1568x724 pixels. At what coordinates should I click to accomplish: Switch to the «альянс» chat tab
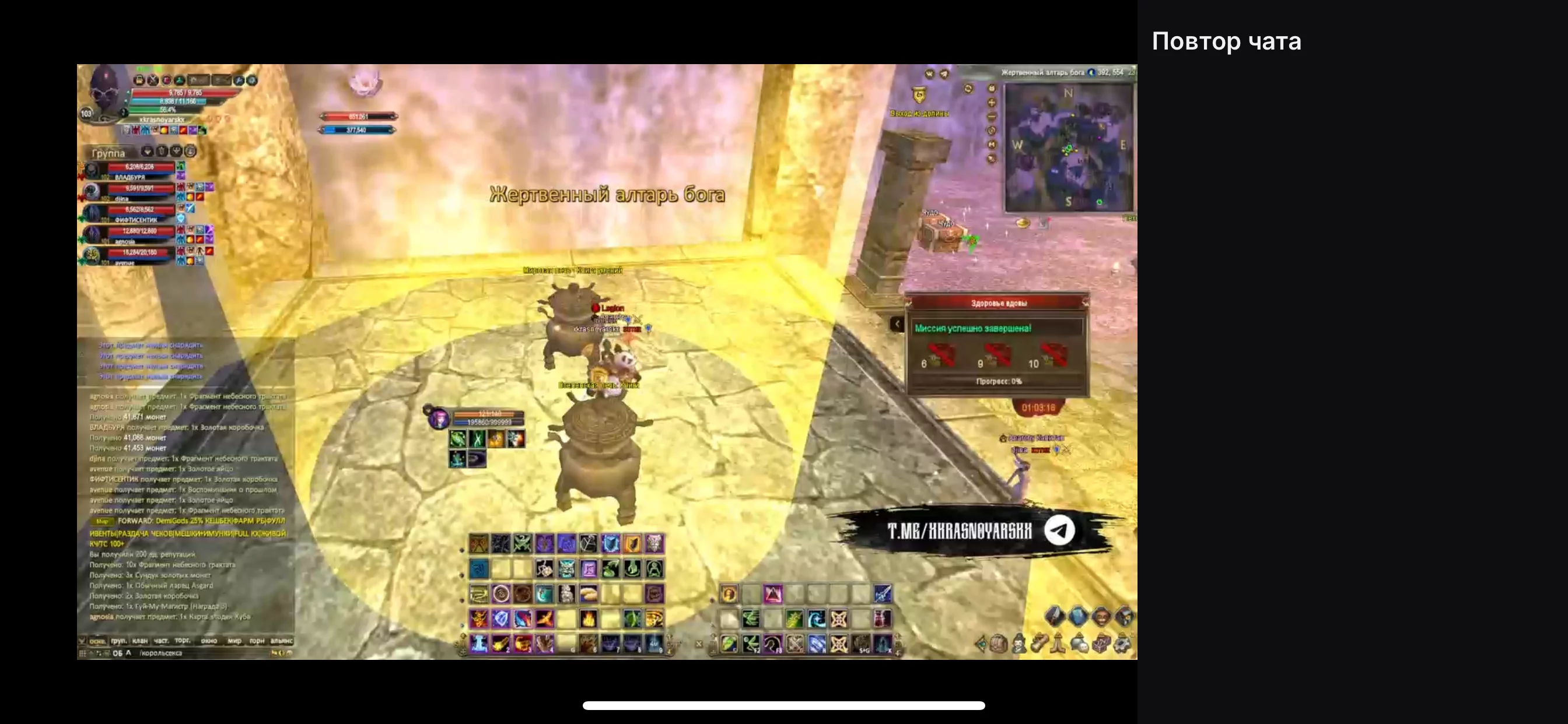(281, 641)
